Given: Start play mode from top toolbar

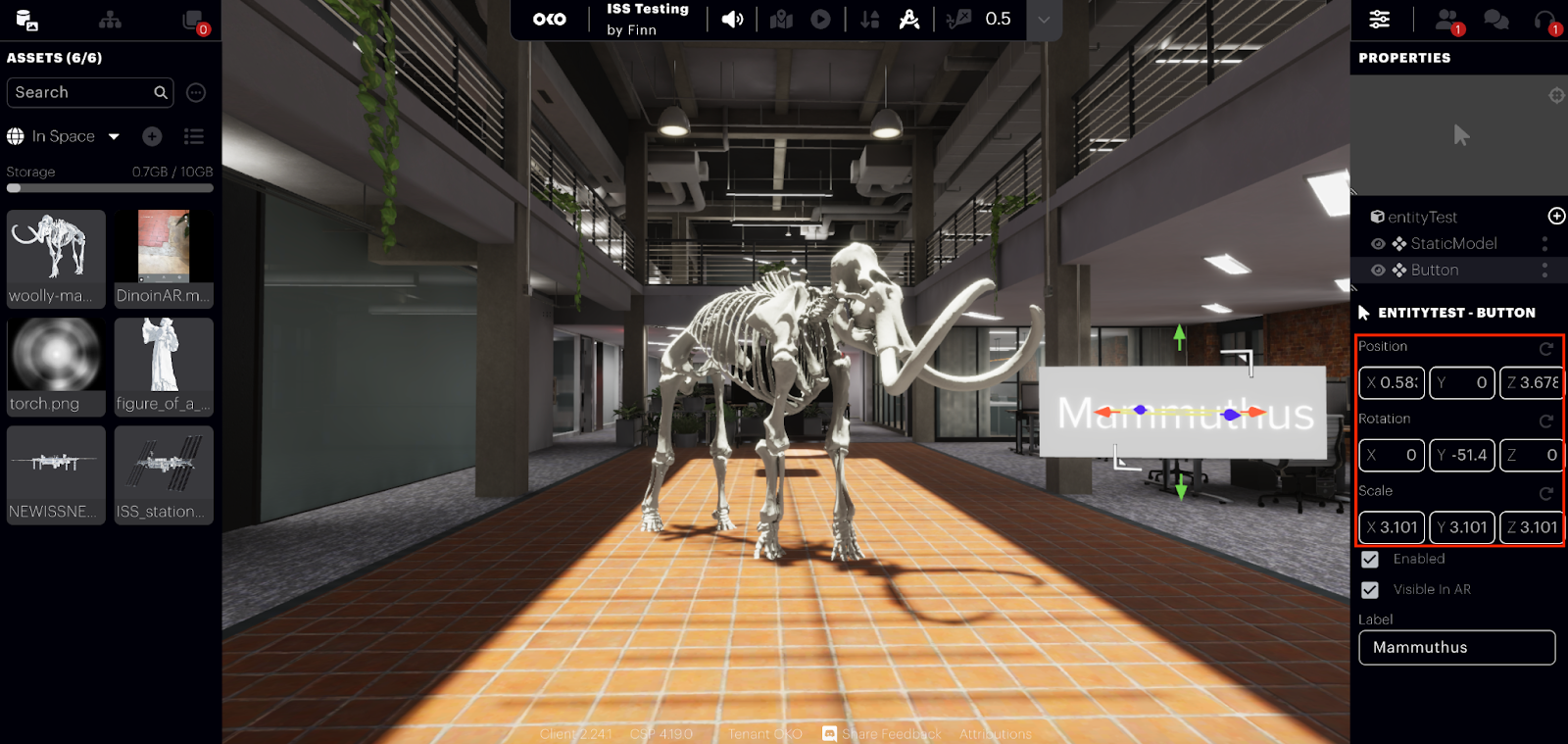Looking at the screenshot, I should 821,20.
